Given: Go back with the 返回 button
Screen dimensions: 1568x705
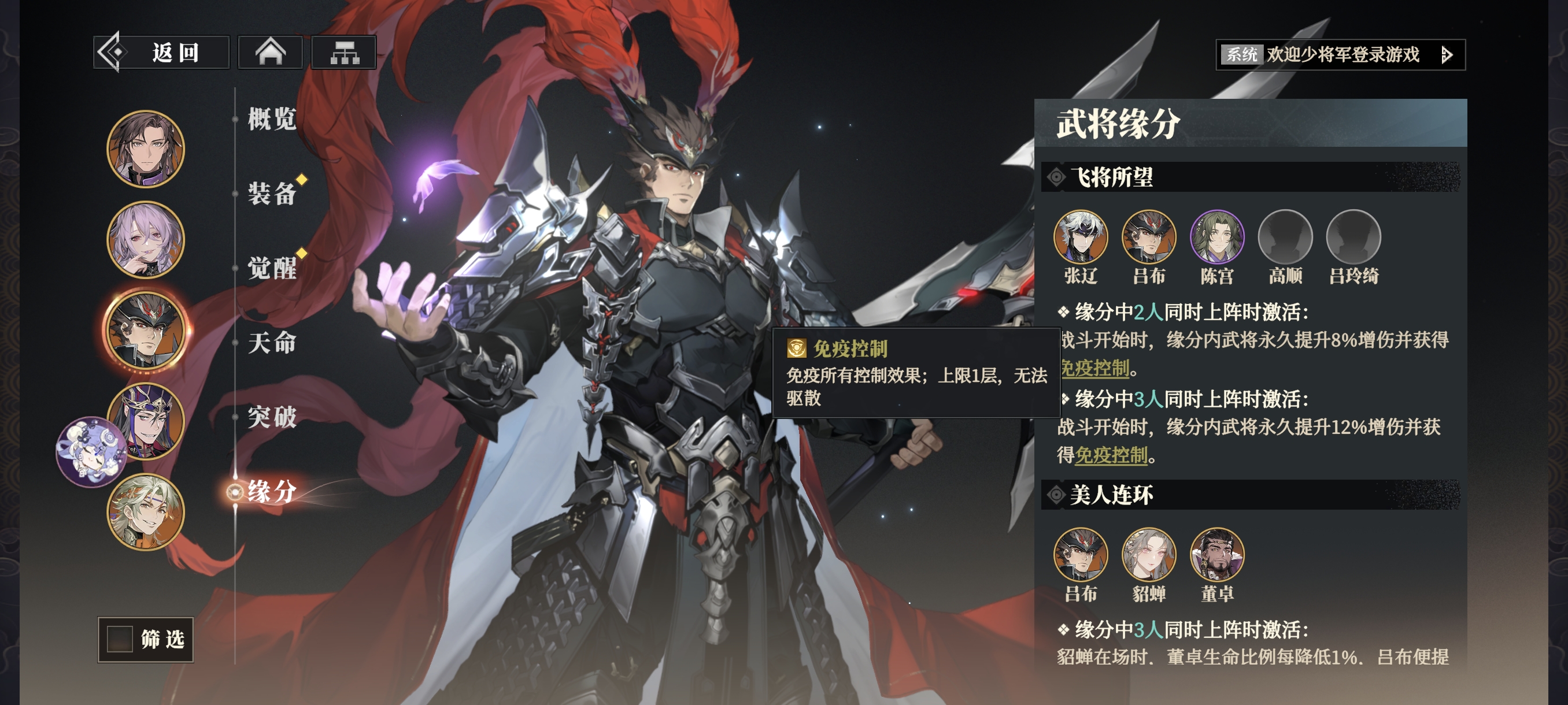Looking at the screenshot, I should pyautogui.click(x=161, y=53).
